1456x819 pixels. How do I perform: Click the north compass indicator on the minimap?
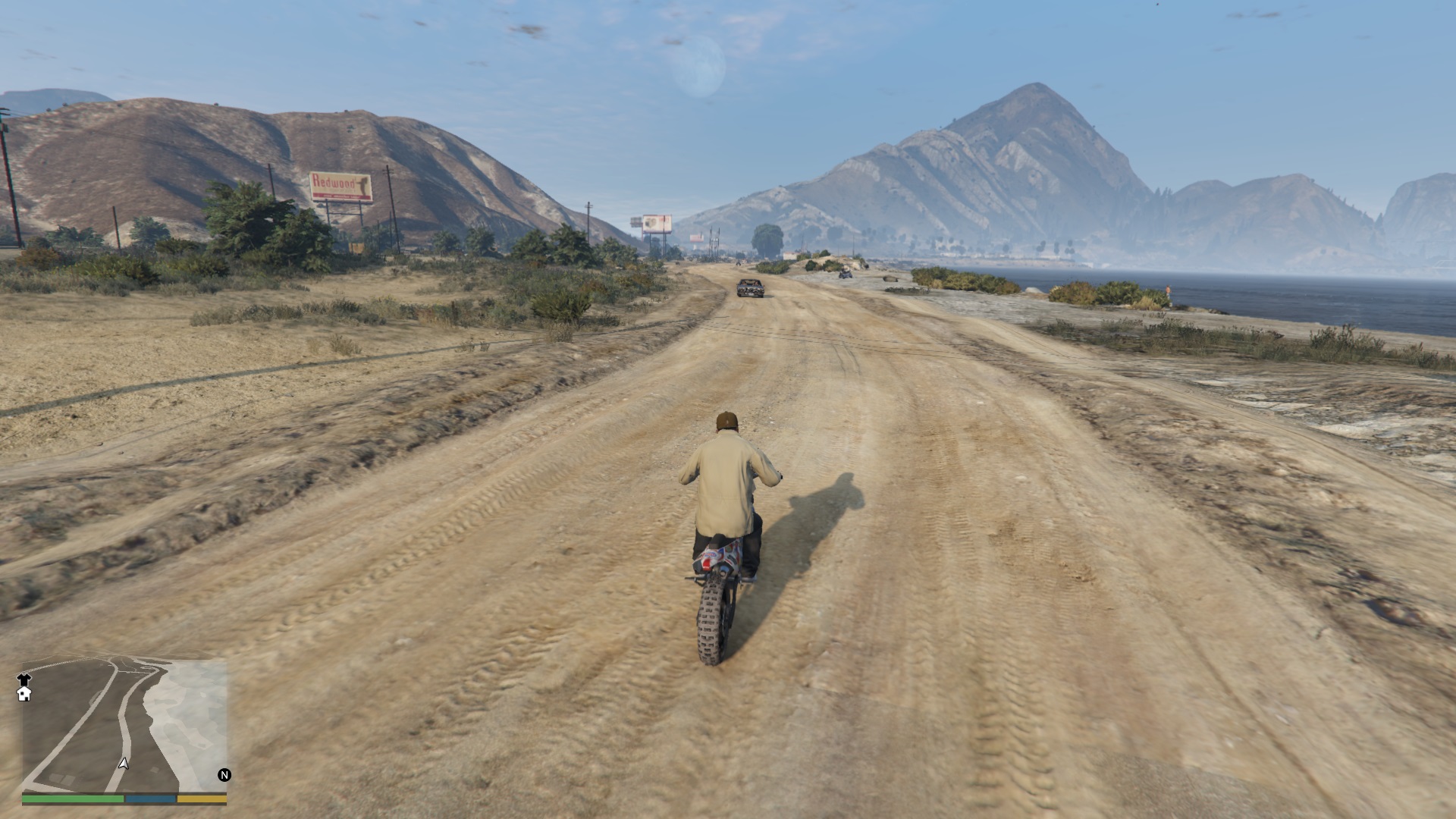coord(224,775)
